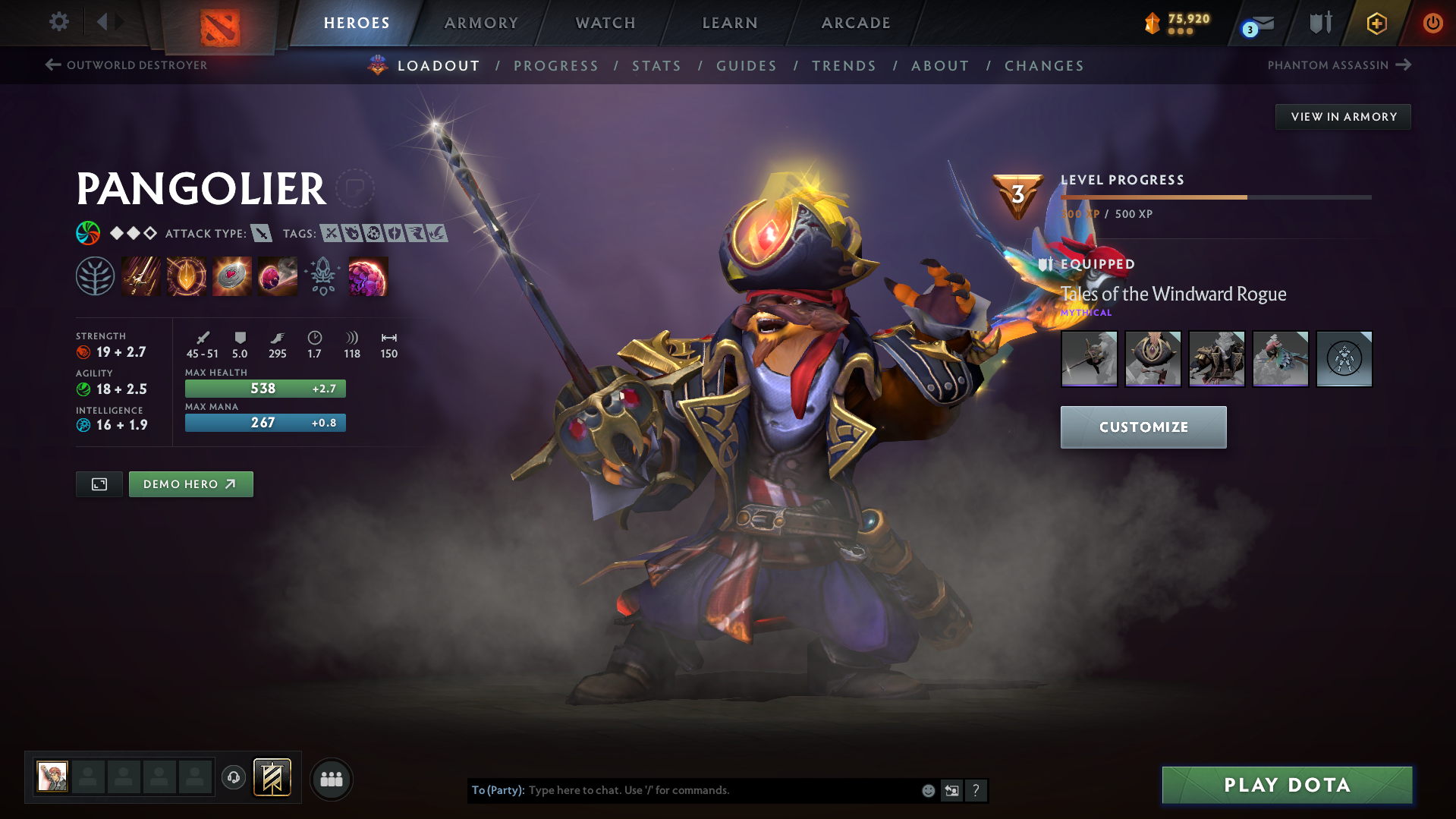The image size is (1456, 819).
Task: Click the Shield Crash ability icon
Action: (x=187, y=276)
